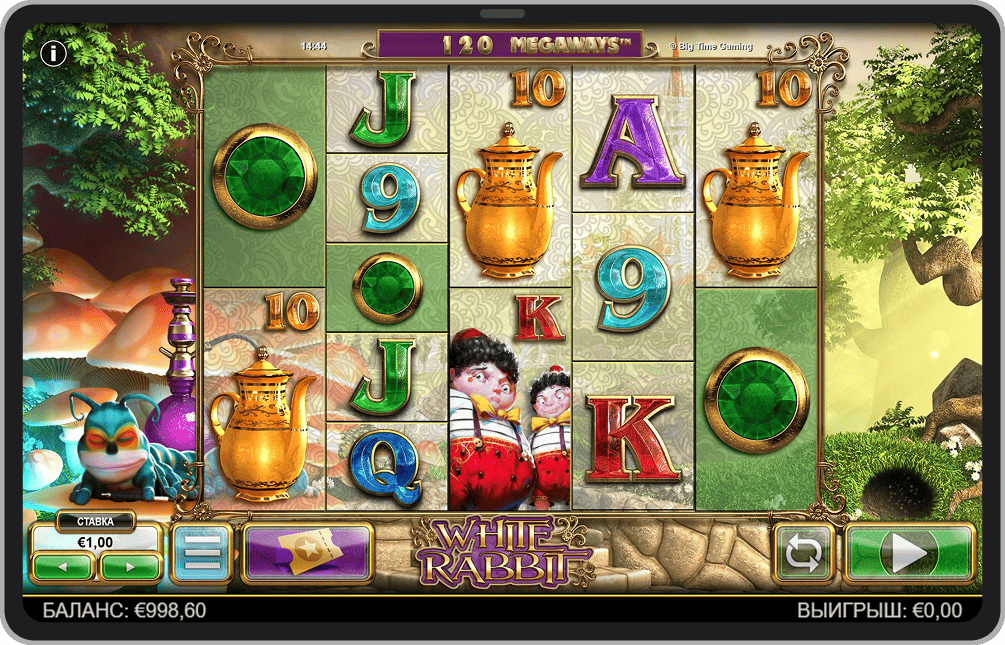Viewport: 1005px width, 645px height.
Task: Spin the reels with the play button
Action: 909,552
